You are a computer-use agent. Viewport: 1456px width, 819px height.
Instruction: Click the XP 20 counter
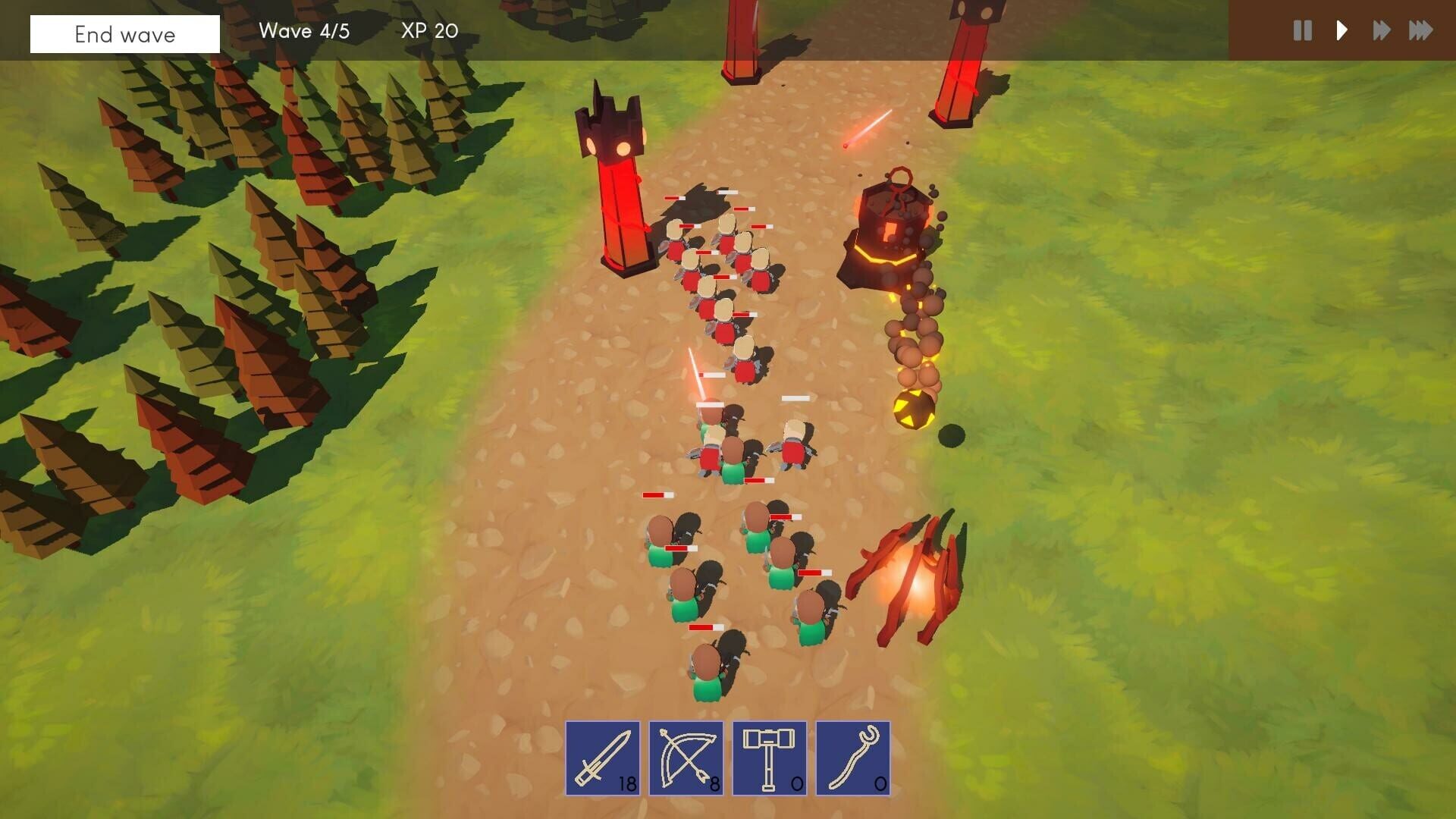coord(428,31)
